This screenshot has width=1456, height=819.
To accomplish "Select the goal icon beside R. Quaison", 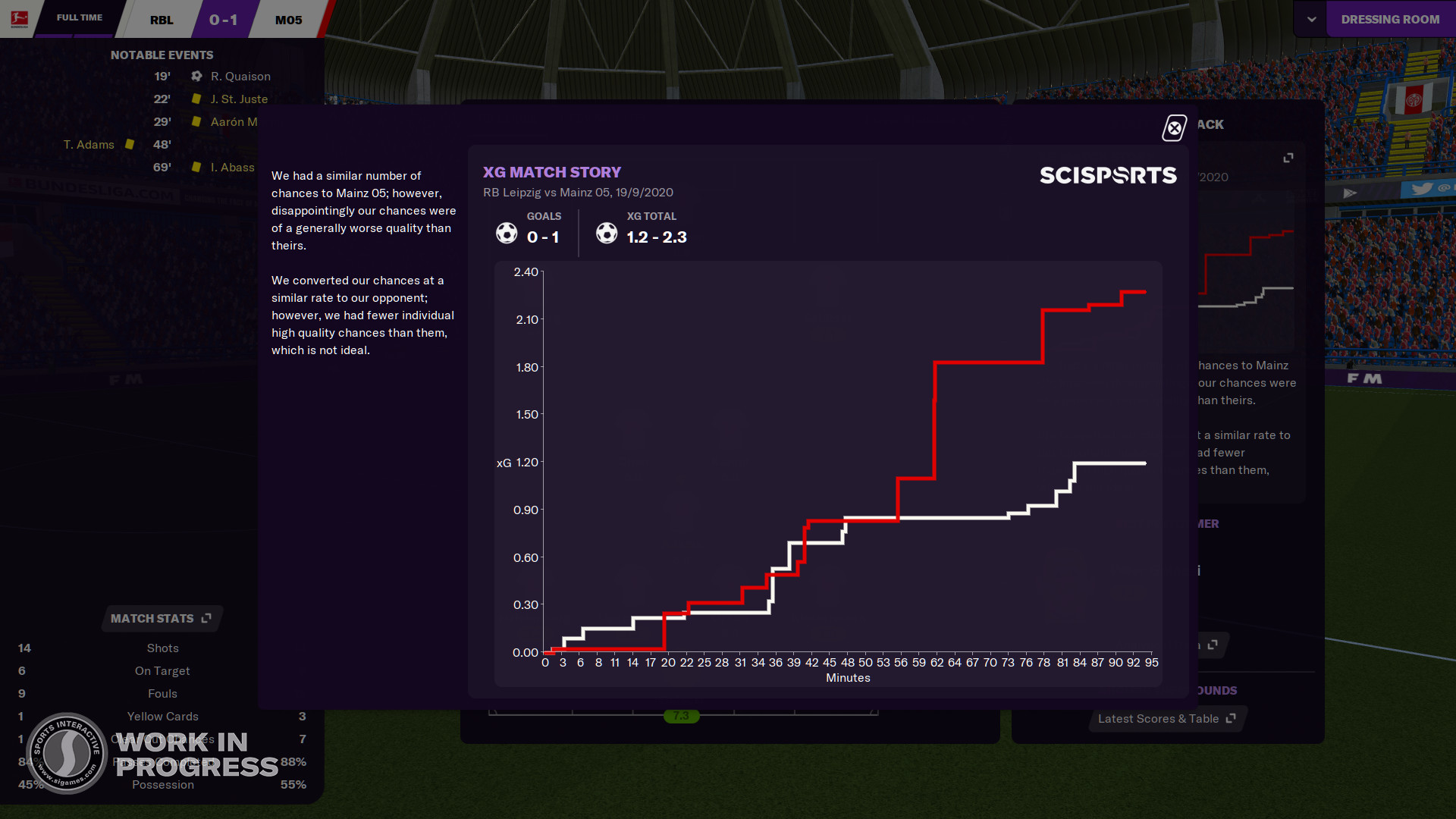I will (x=196, y=76).
